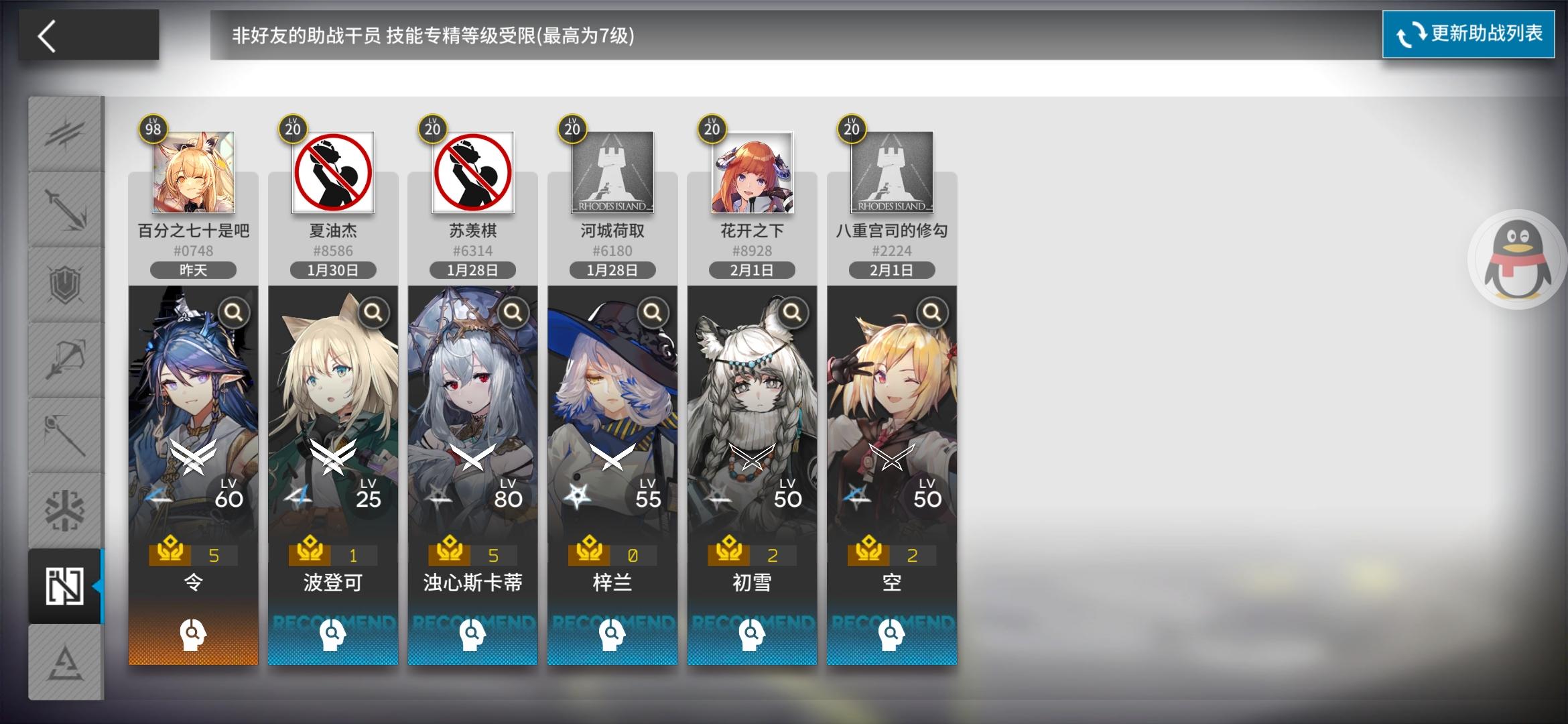
Task: Click 花开之下's friend avatar
Action: pyautogui.click(x=751, y=173)
